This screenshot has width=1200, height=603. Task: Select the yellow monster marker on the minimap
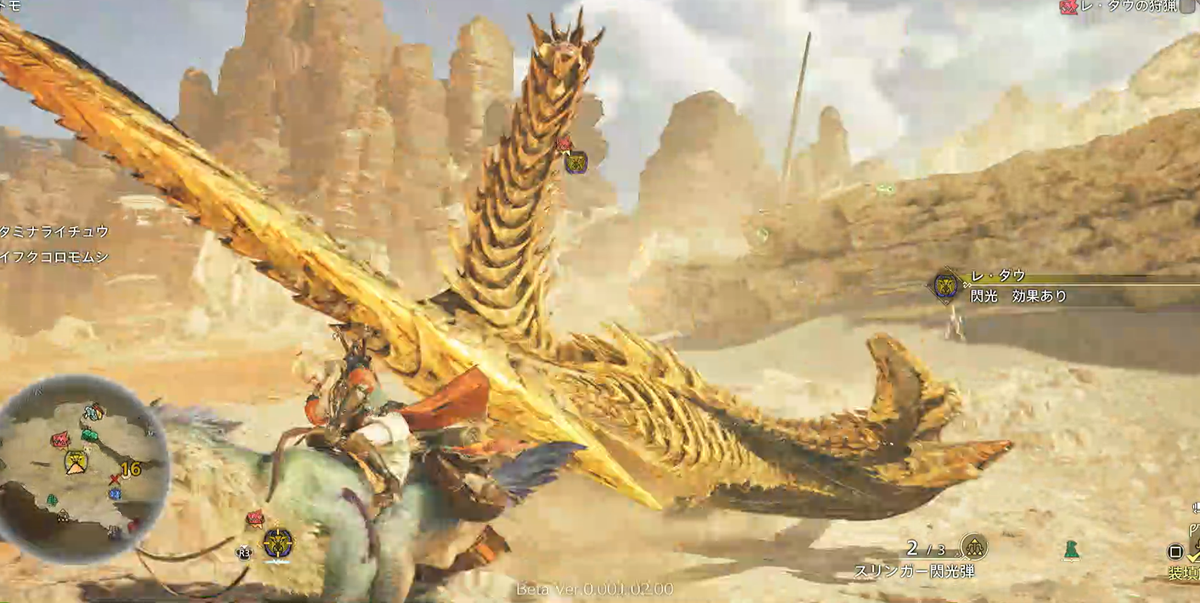tap(75, 461)
